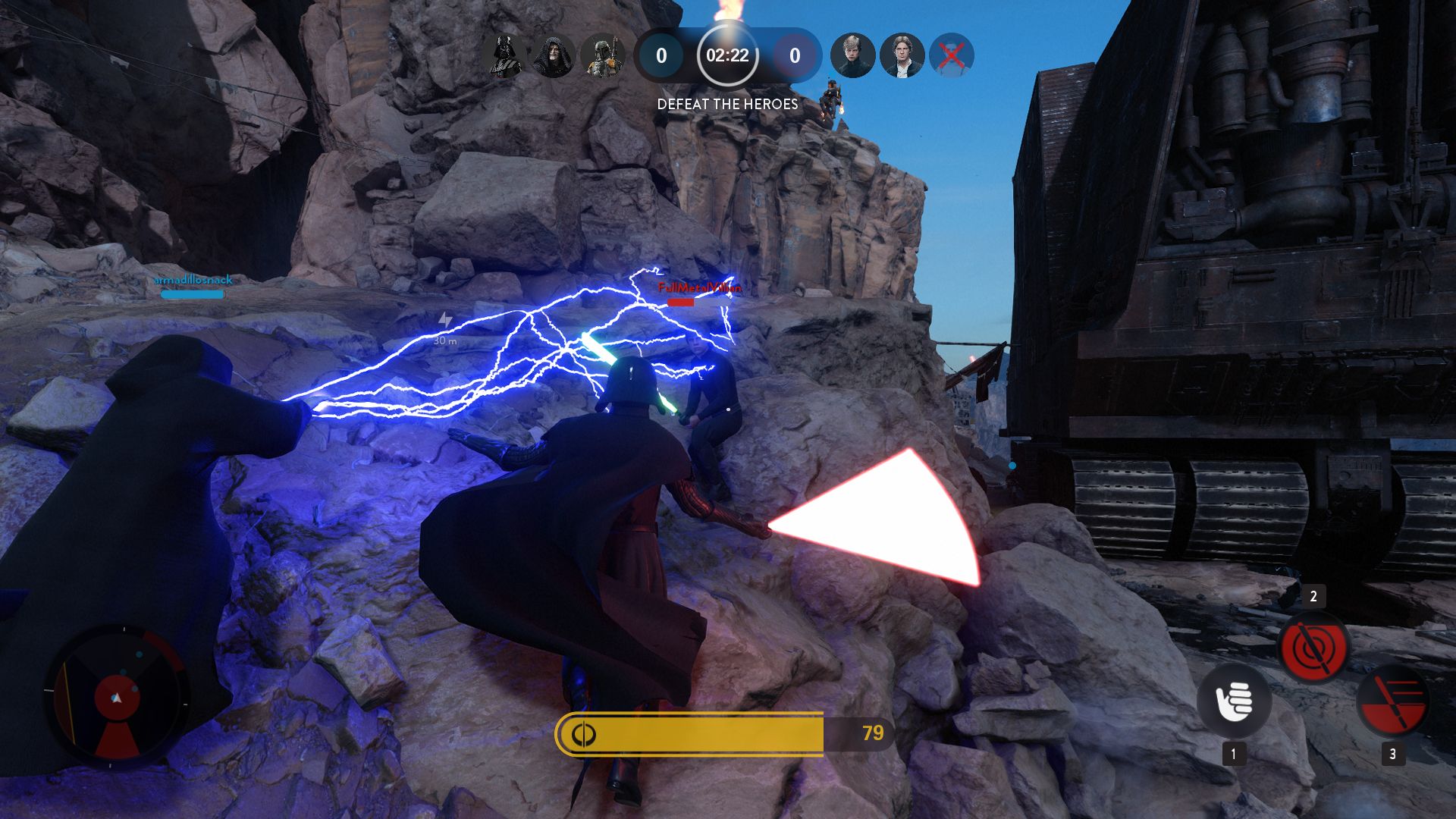Activate the Force Choke fist ability
Viewport: 1456px width, 819px height.
[1234, 701]
